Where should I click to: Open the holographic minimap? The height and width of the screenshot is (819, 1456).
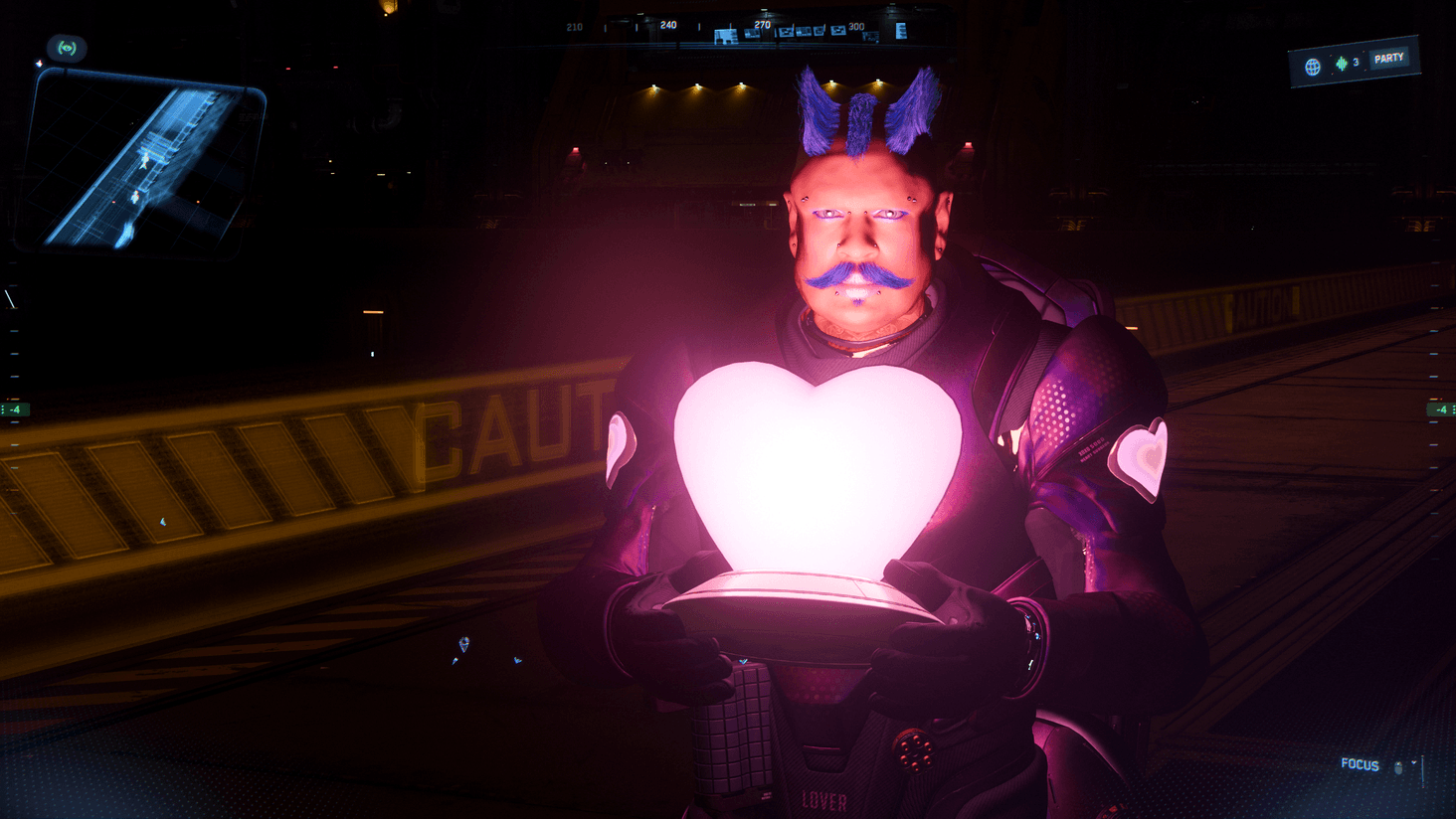(141, 164)
